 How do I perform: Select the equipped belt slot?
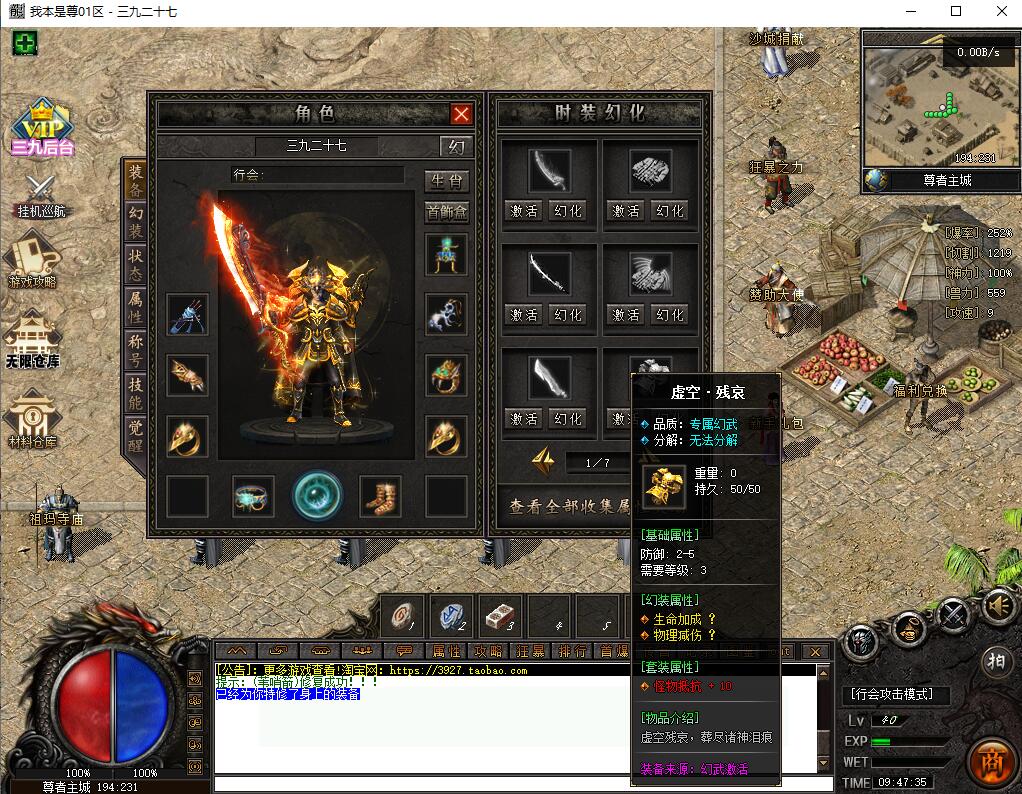(254, 496)
